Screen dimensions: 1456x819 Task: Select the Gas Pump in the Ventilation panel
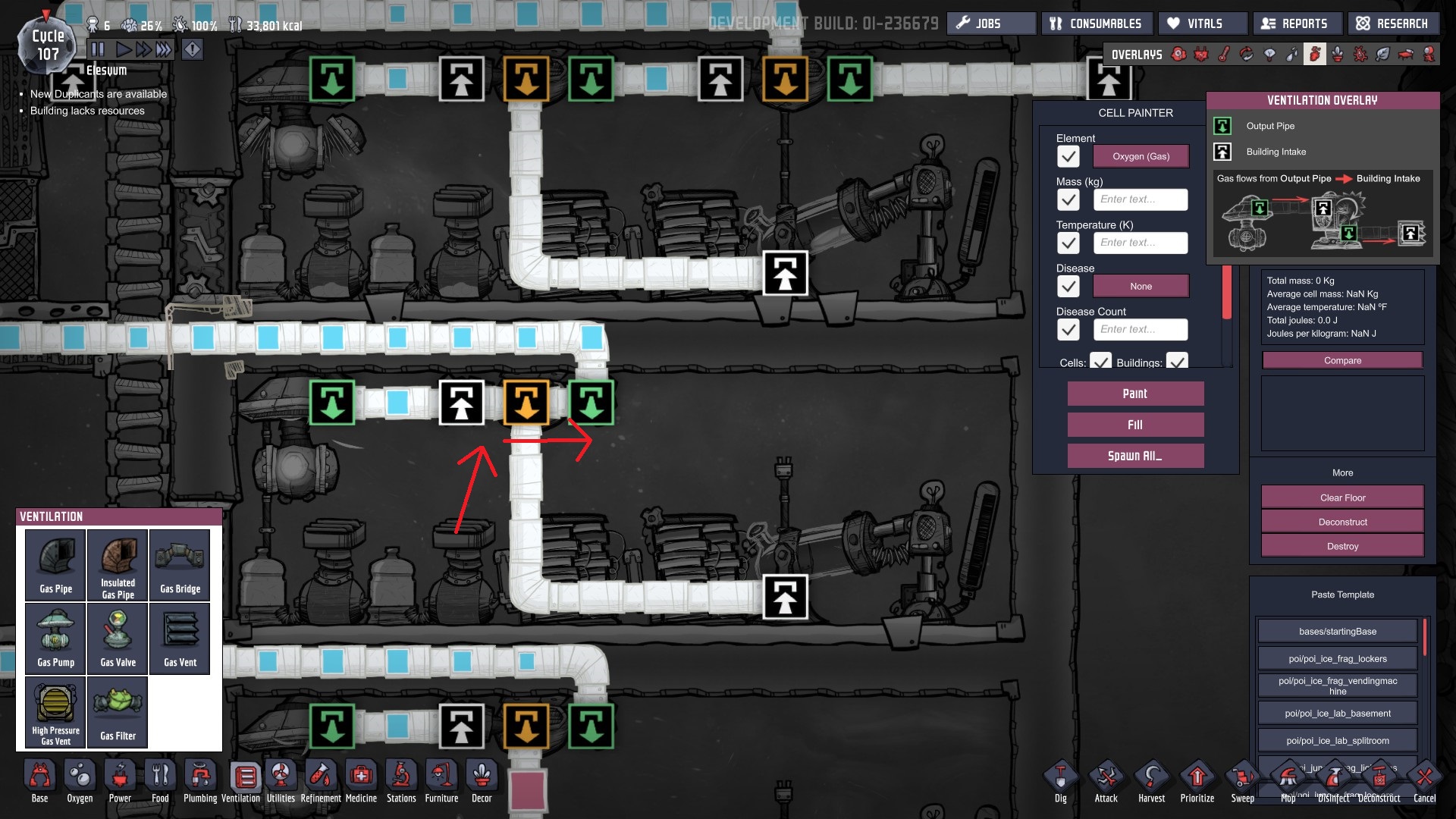point(54,638)
